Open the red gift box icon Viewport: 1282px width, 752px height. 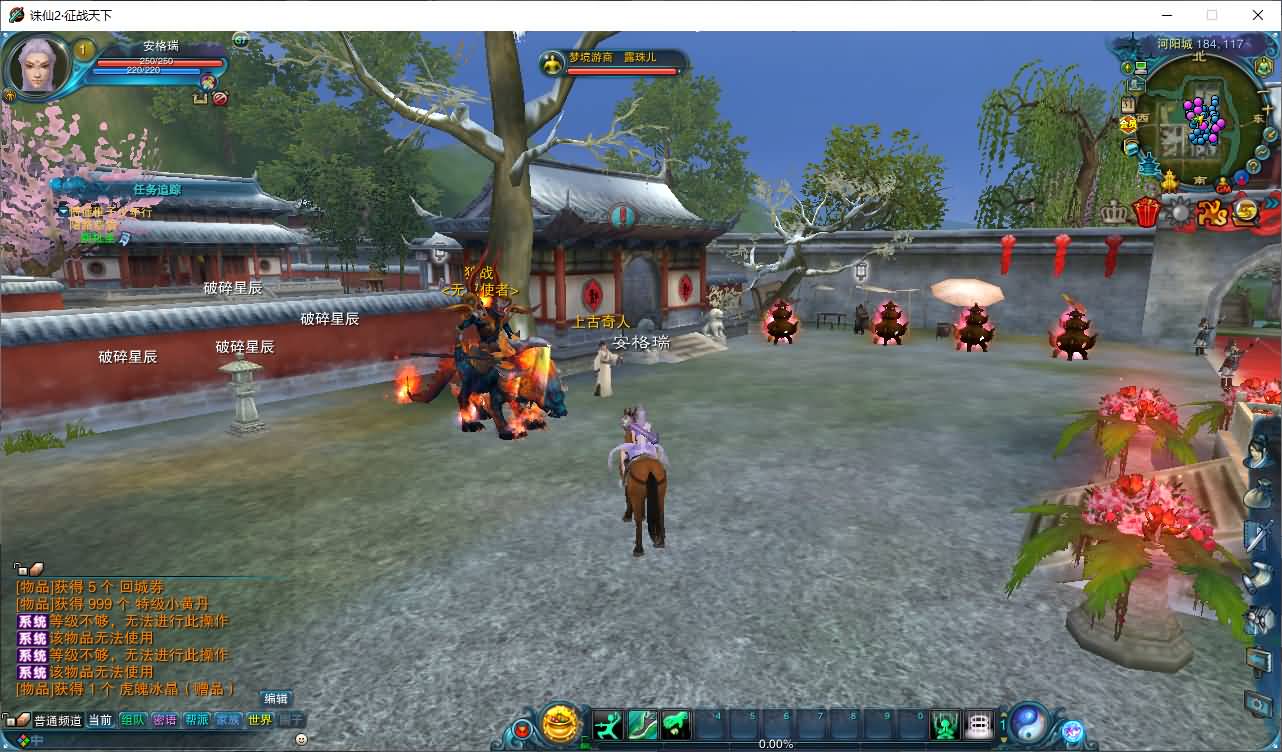click(1146, 212)
